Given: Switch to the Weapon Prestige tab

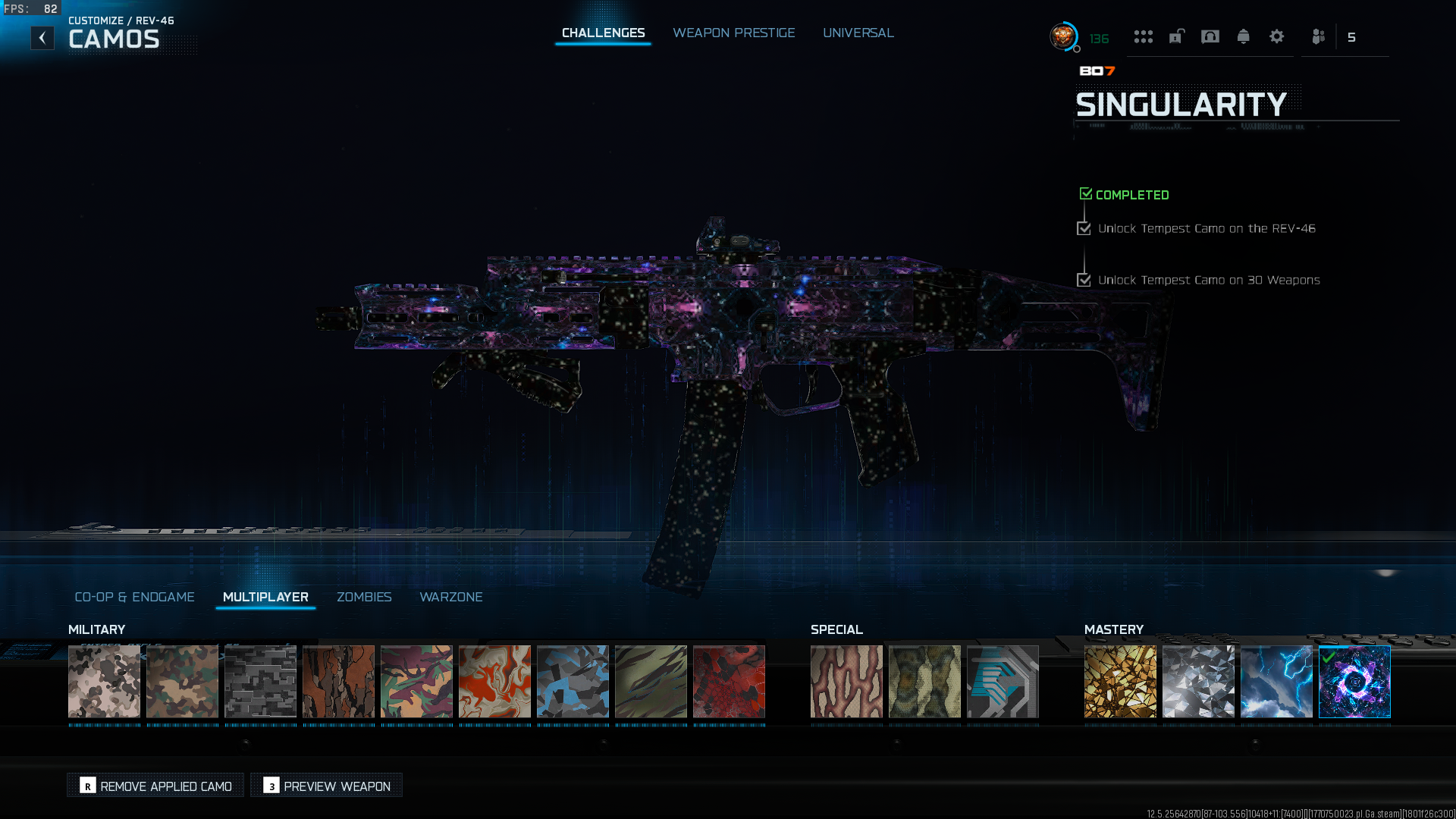Looking at the screenshot, I should pos(733,33).
